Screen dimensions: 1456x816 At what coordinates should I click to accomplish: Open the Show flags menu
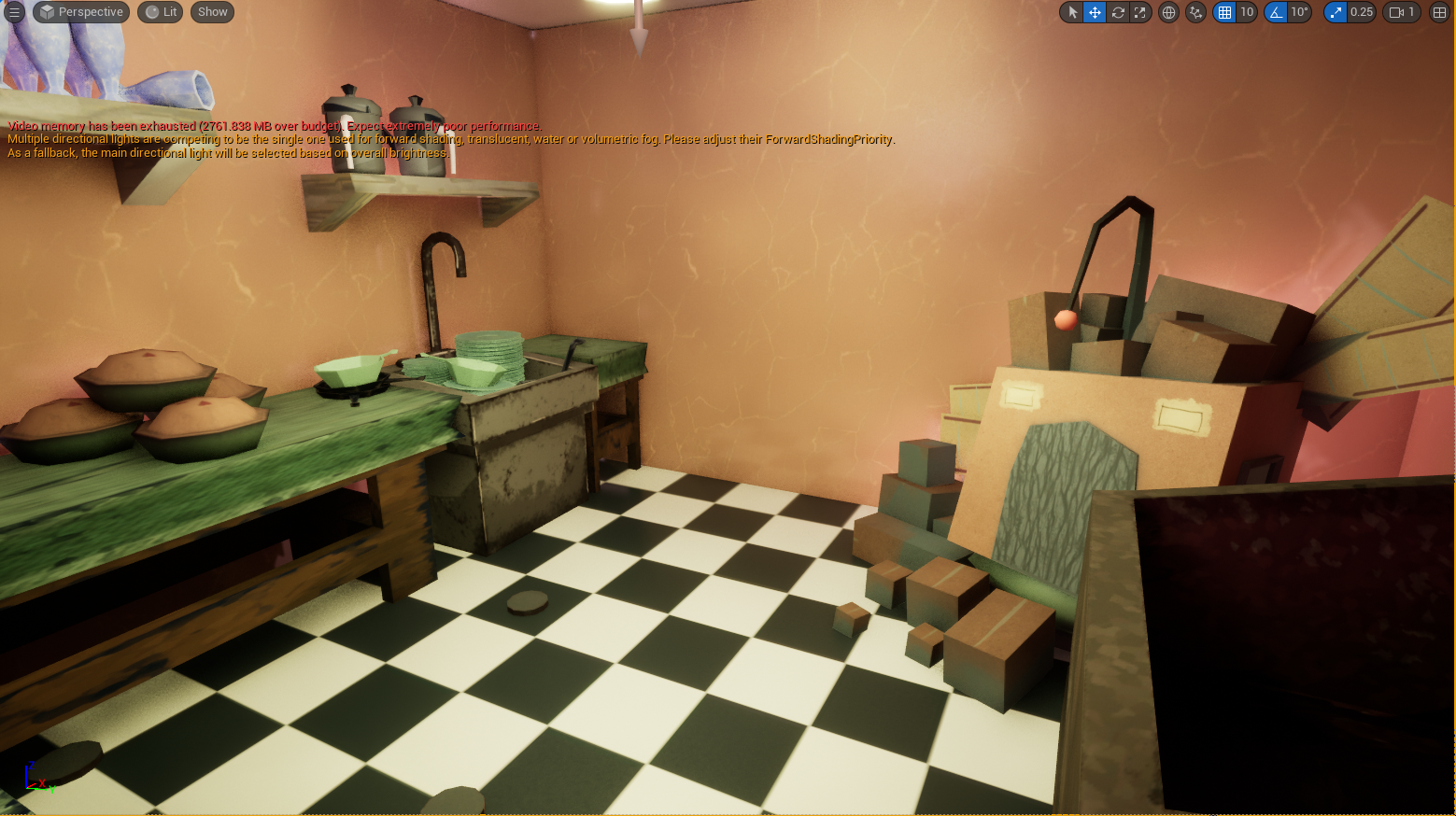coord(213,12)
